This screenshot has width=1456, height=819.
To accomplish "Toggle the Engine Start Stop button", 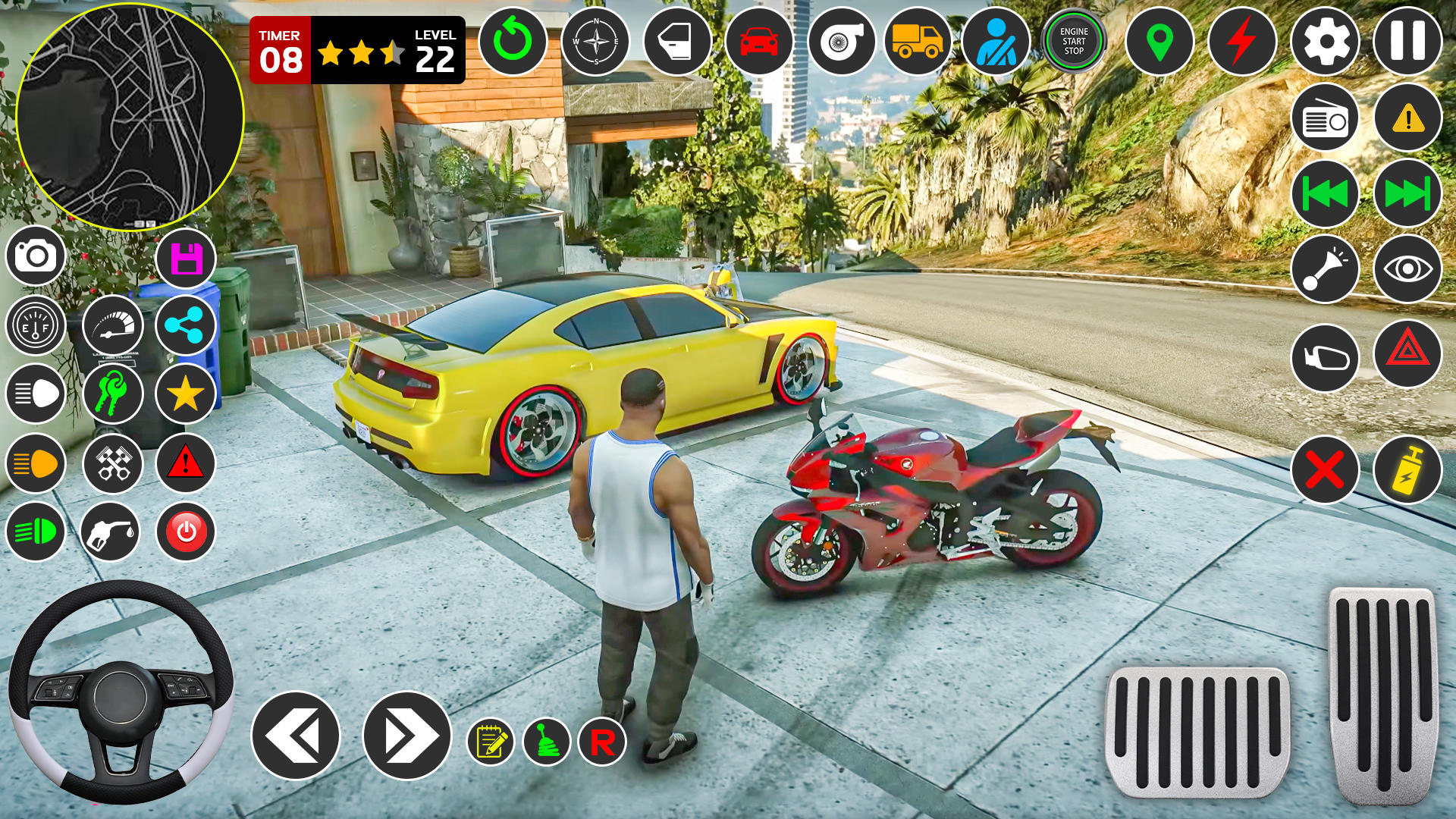I will click(1074, 41).
